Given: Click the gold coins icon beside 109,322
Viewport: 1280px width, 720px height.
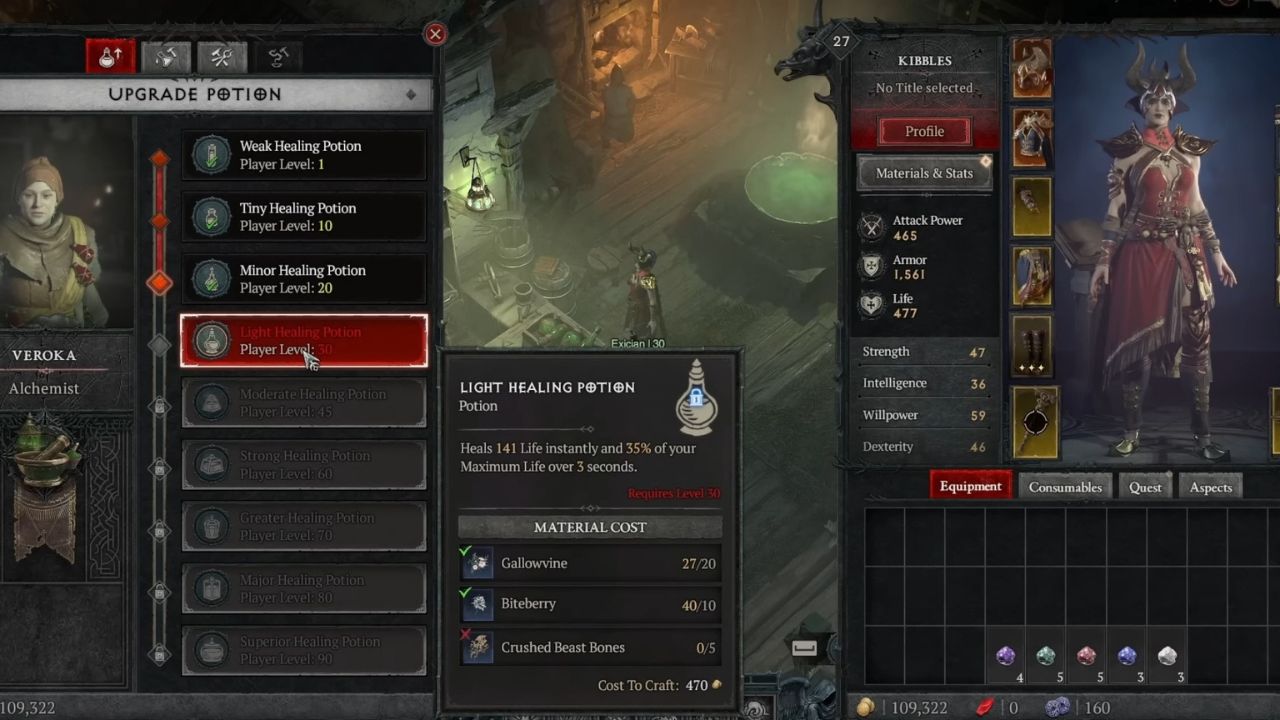Looking at the screenshot, I should coord(864,705).
